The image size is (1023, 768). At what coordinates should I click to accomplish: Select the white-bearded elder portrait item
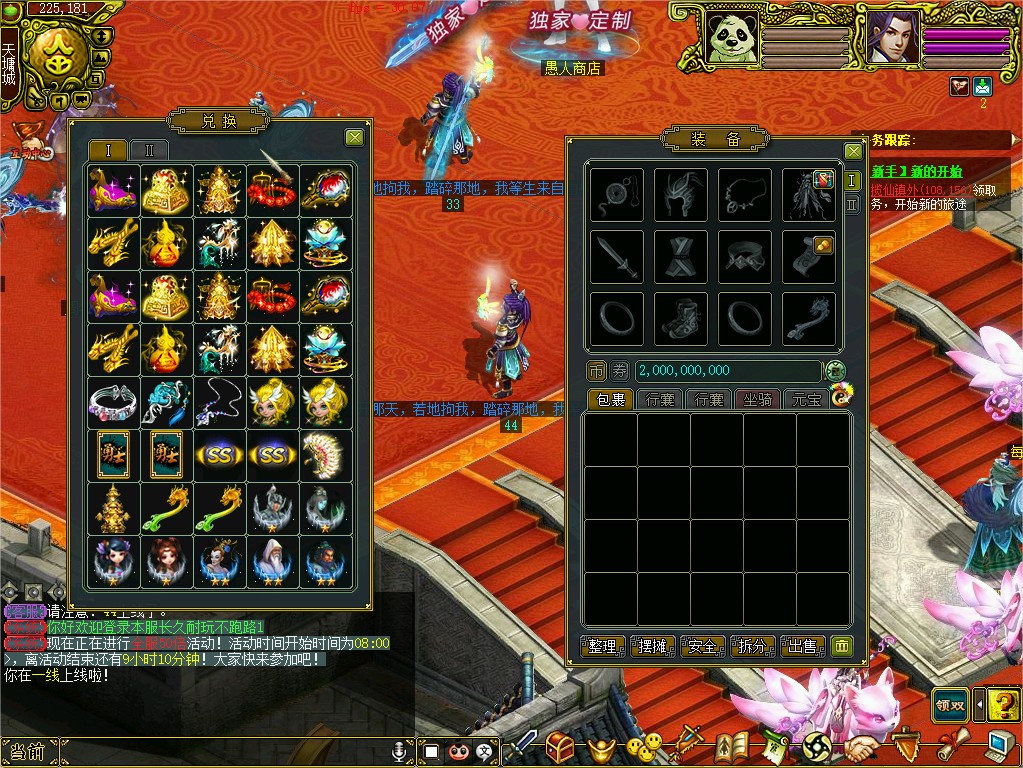(273, 561)
